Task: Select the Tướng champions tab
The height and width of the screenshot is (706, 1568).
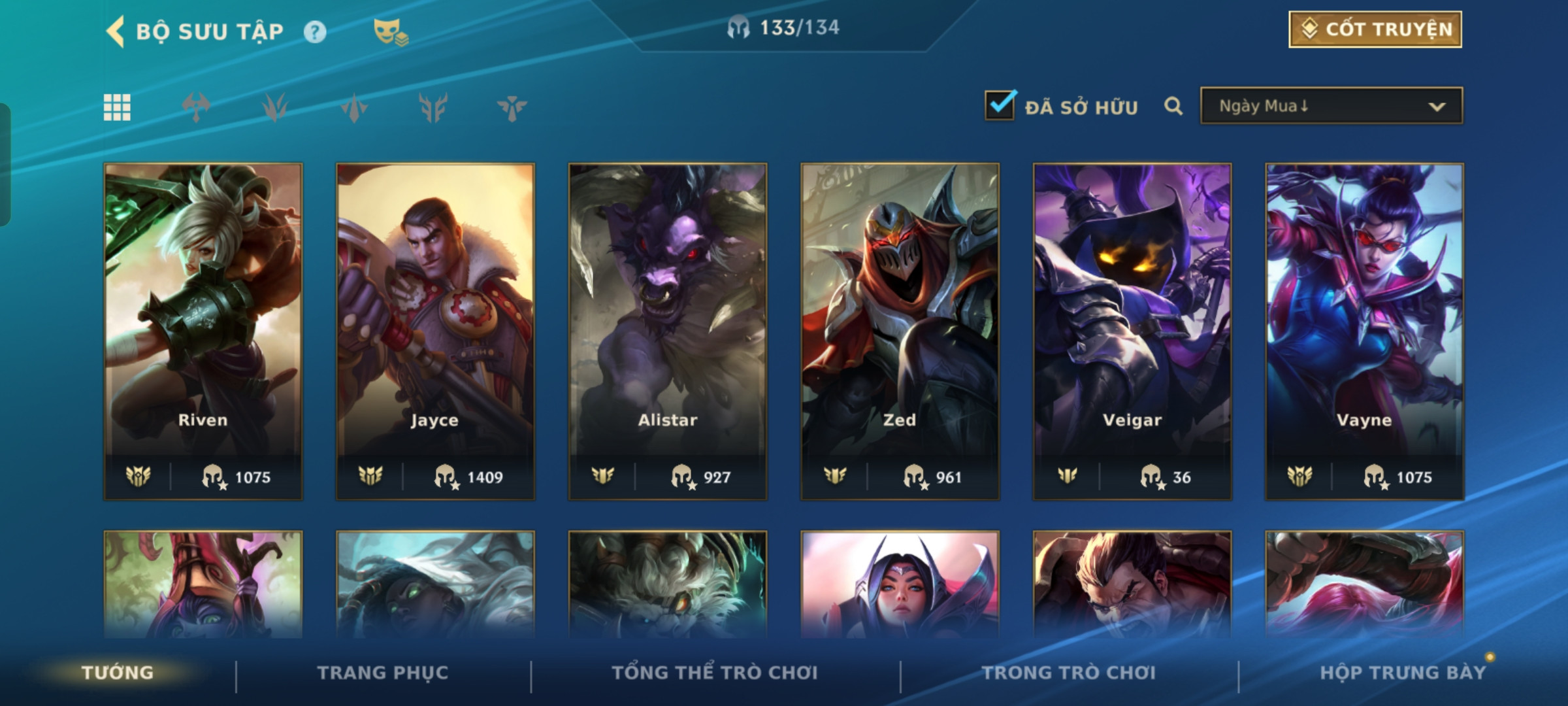Action: click(x=118, y=673)
